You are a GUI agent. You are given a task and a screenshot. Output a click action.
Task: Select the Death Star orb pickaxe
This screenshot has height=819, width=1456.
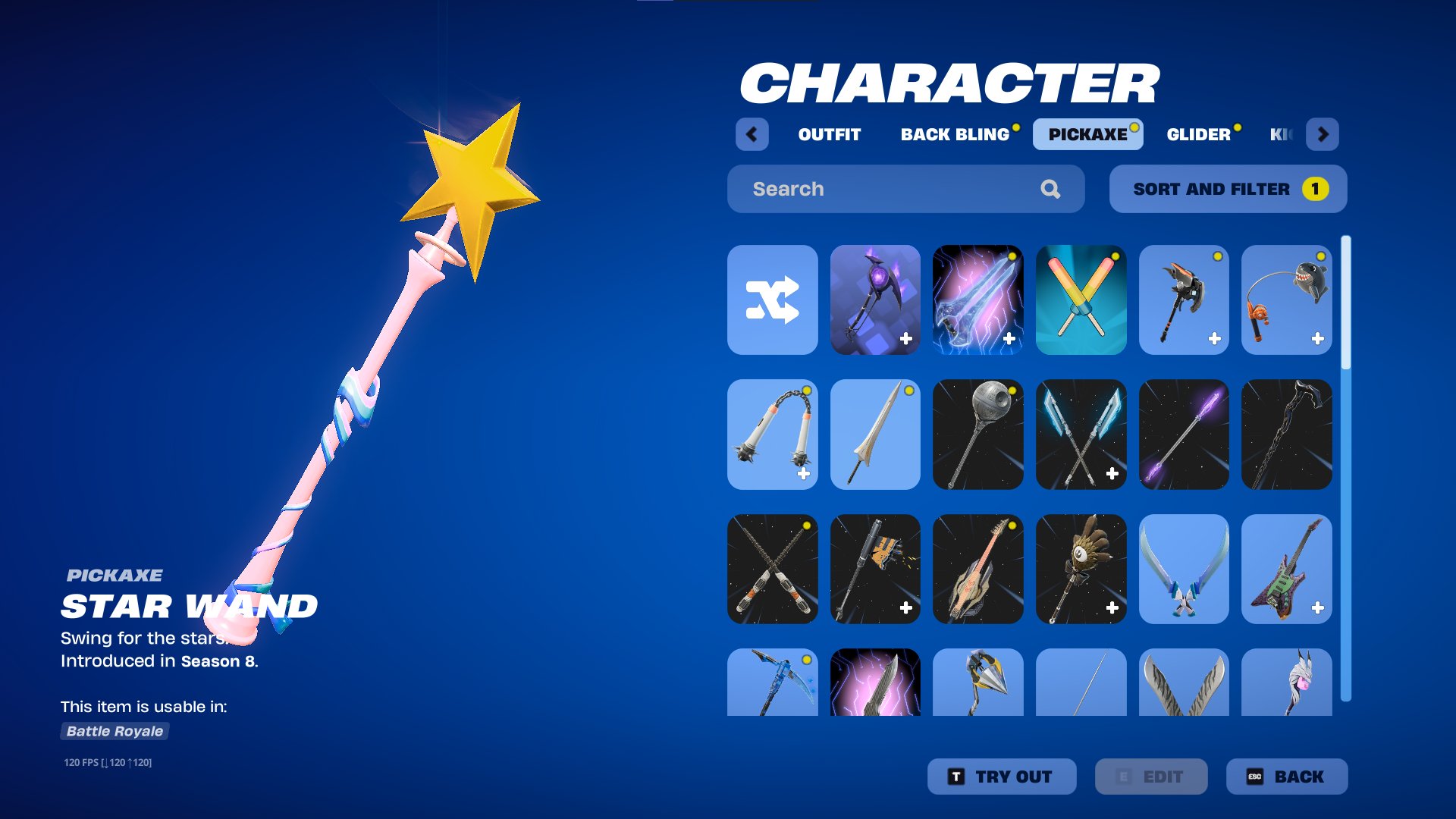point(978,434)
